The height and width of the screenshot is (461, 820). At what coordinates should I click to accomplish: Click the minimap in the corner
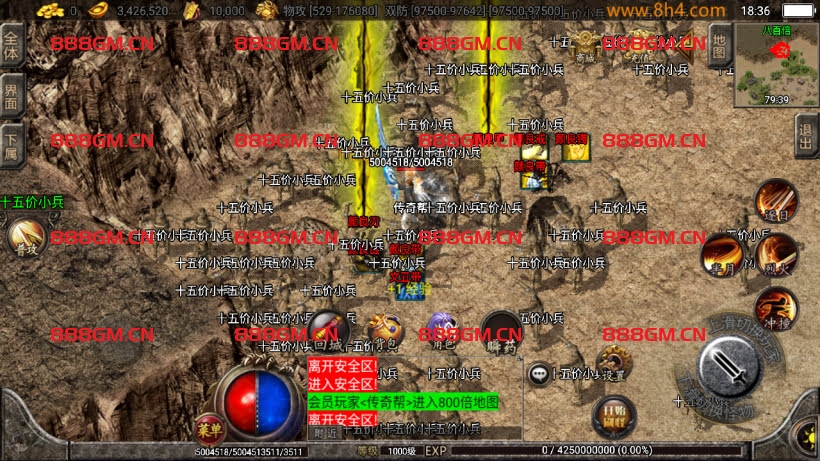pos(776,64)
